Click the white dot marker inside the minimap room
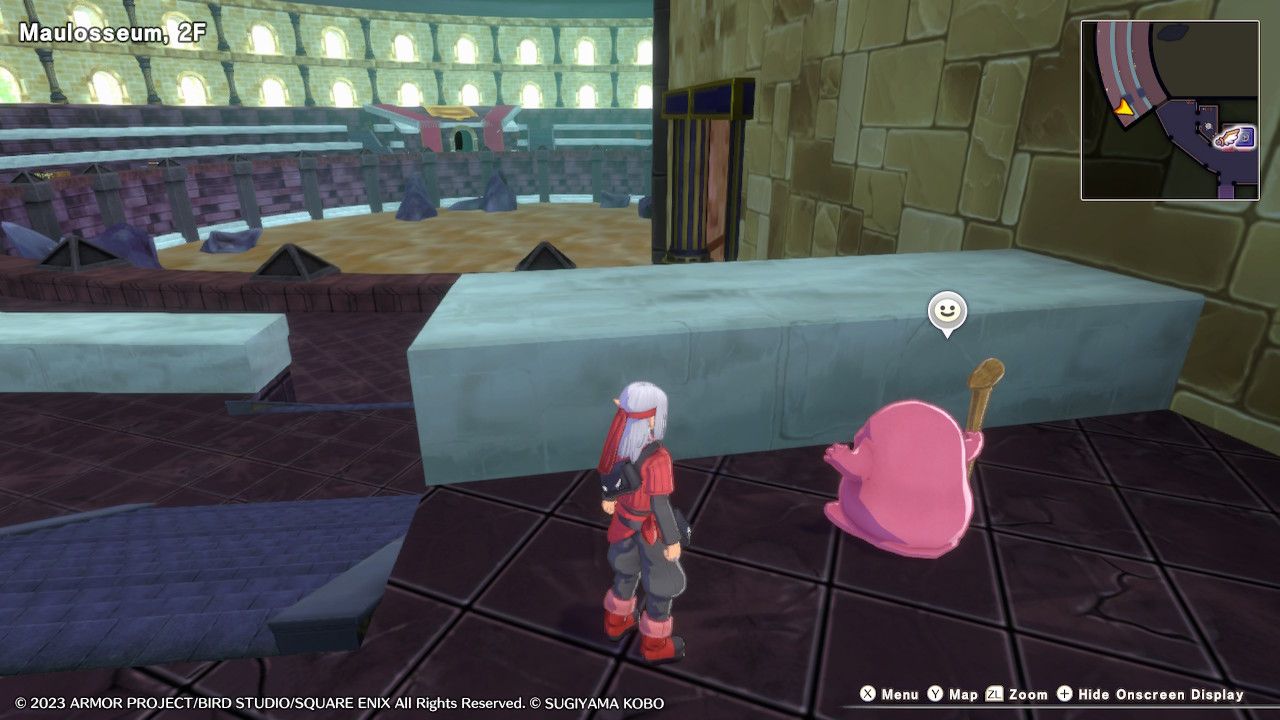Viewport: 1280px width, 720px height. tap(1207, 126)
